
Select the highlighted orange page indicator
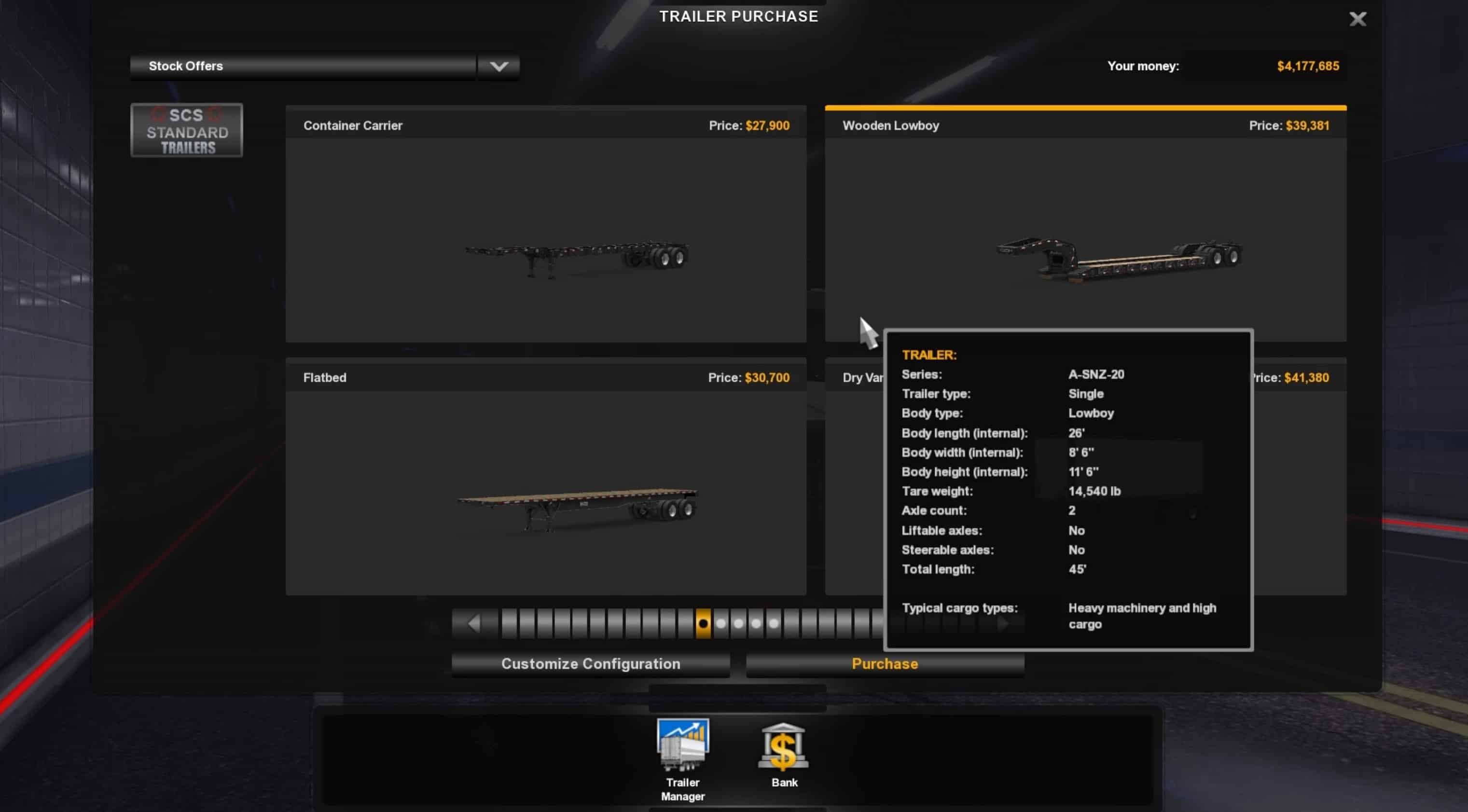(x=703, y=623)
